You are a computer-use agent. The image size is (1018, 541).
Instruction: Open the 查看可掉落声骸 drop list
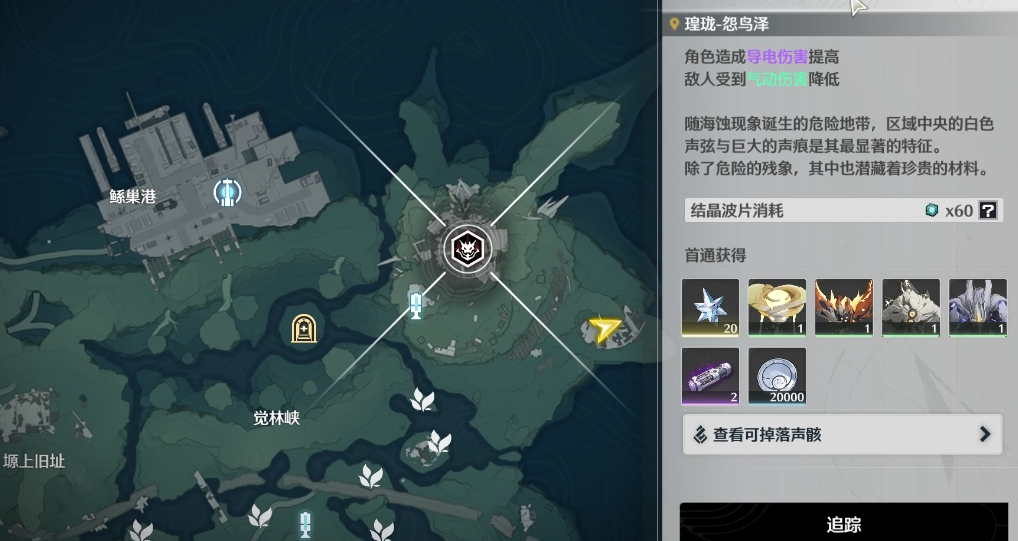pos(842,435)
